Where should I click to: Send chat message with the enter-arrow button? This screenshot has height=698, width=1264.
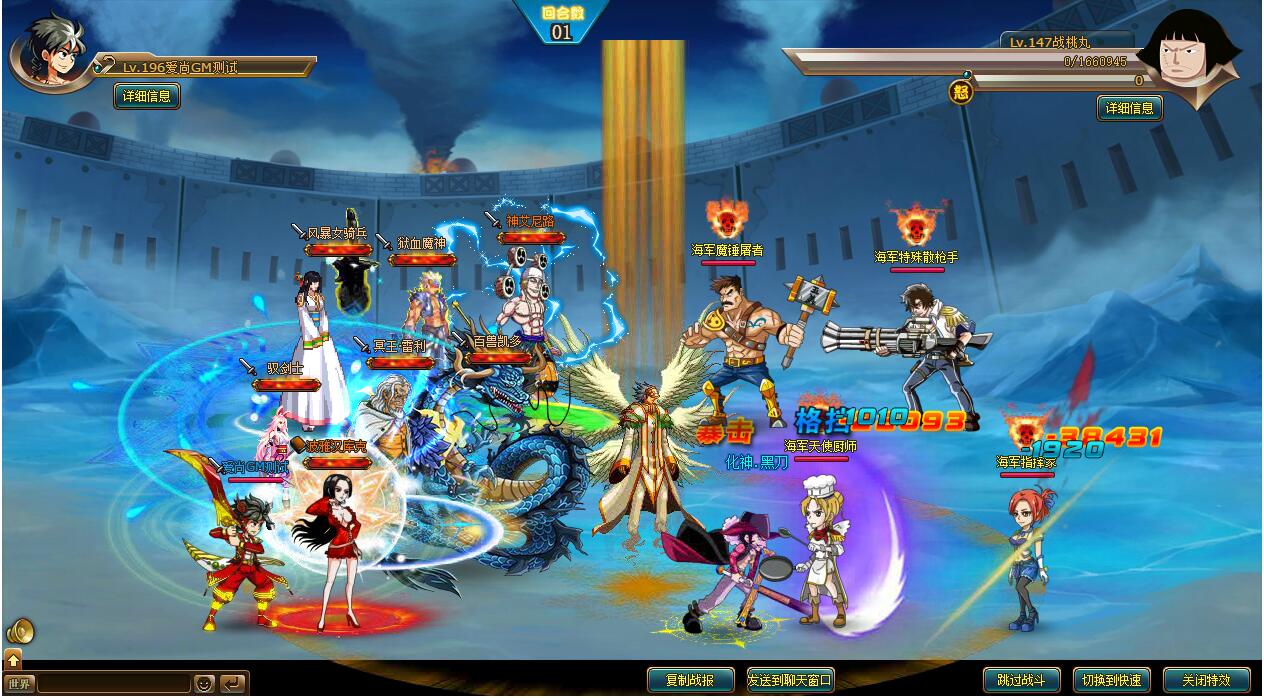[x=232, y=684]
